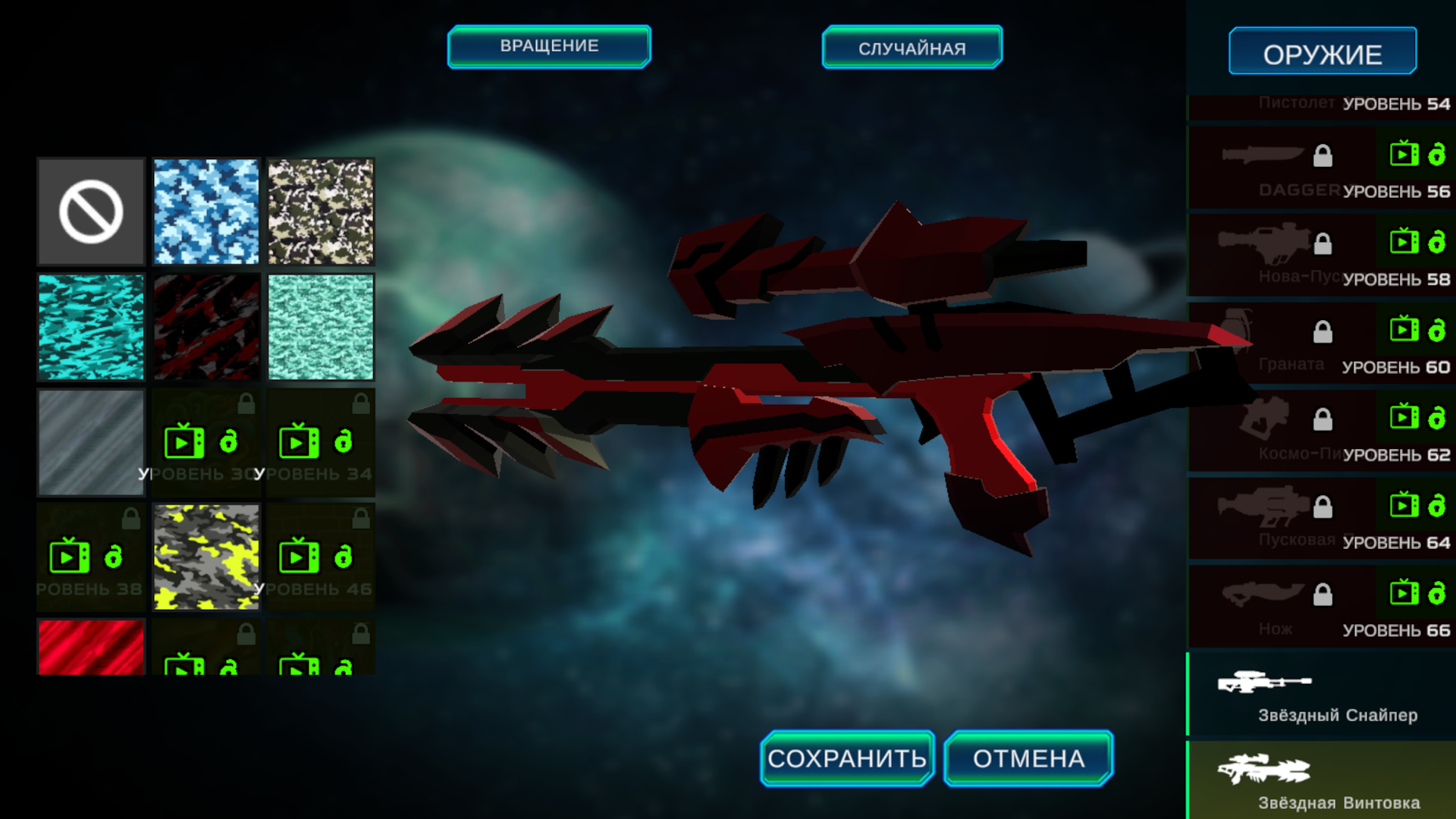
Task: Select the yellow camouflage swatch
Action: [206, 557]
